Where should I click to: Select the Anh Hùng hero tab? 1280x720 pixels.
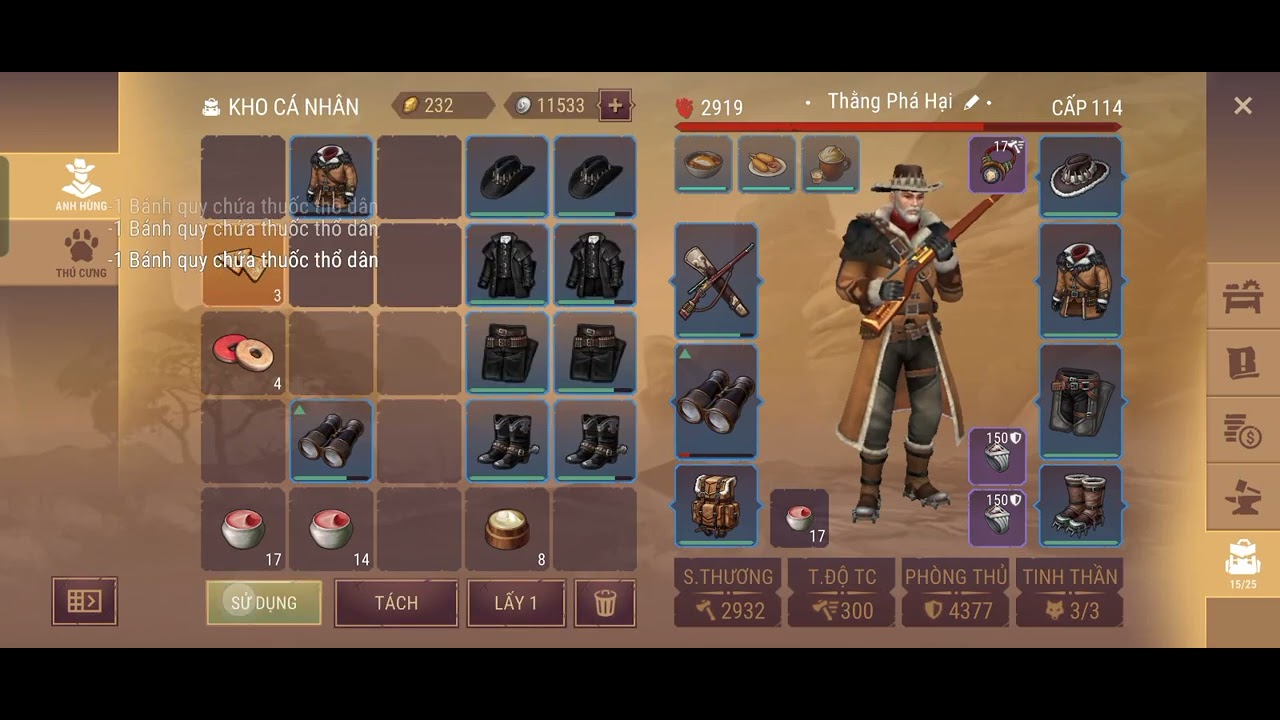click(81, 184)
